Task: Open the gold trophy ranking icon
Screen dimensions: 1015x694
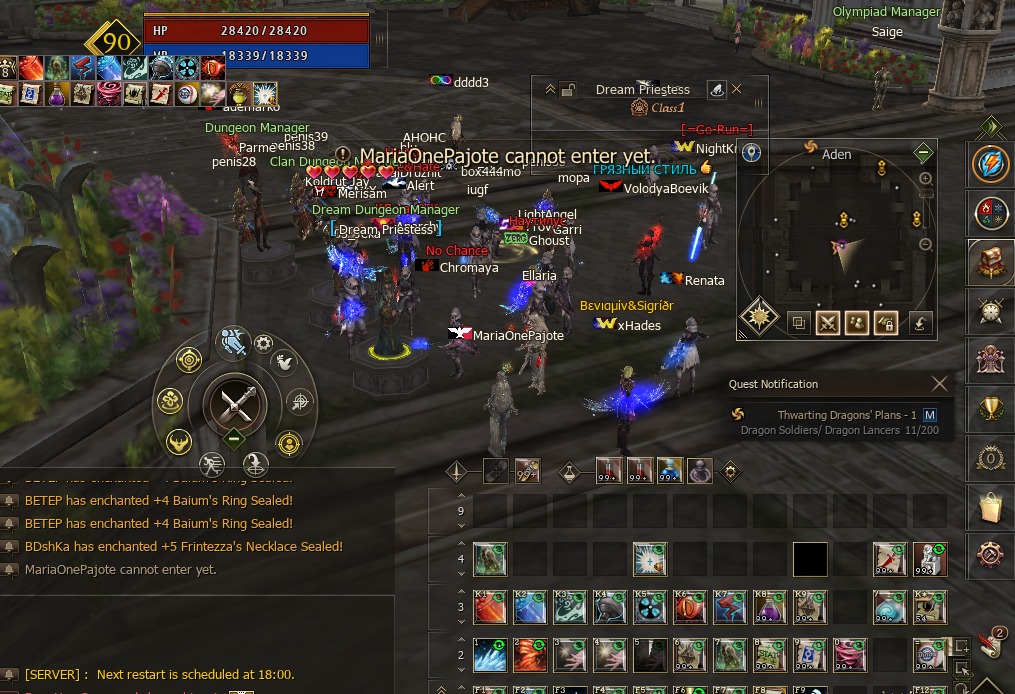Action: 991,409
